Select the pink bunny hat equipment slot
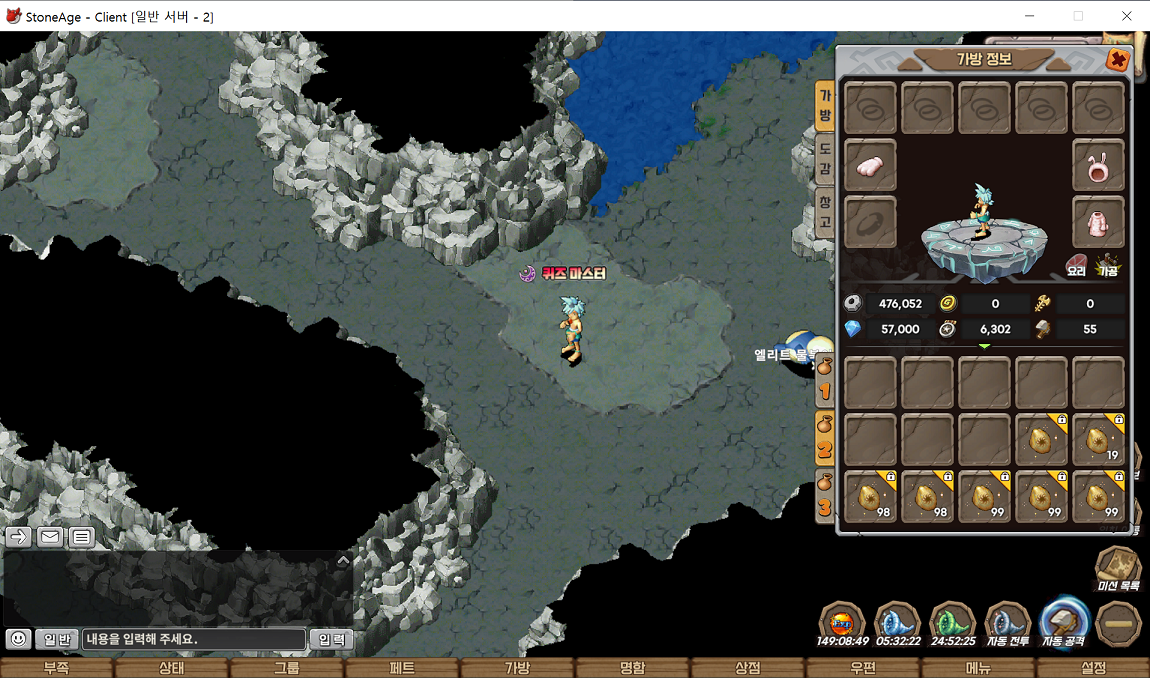 [x=1098, y=165]
